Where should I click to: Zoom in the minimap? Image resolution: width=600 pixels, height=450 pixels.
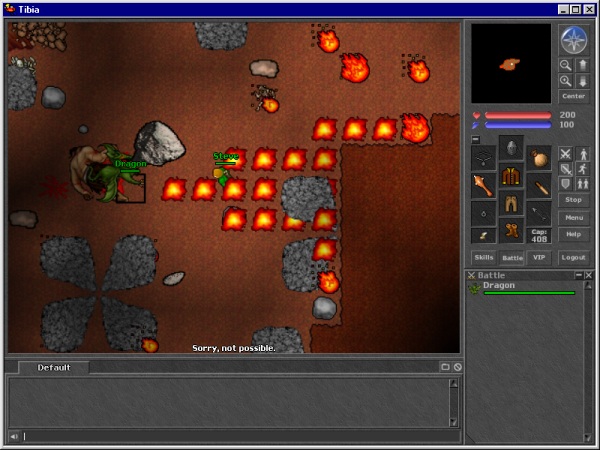(566, 81)
